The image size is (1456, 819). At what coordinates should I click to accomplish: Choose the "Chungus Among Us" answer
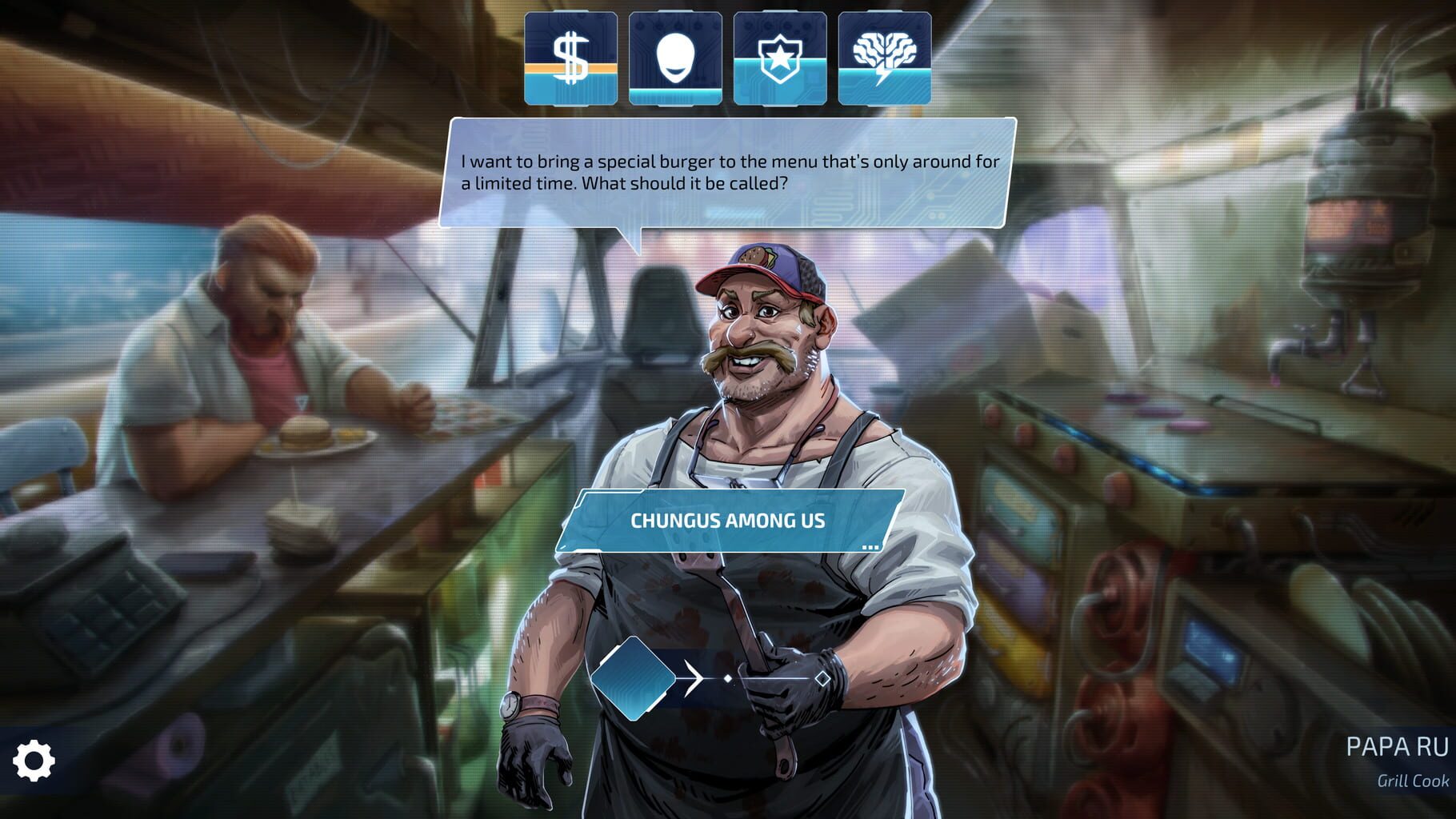pos(727,521)
